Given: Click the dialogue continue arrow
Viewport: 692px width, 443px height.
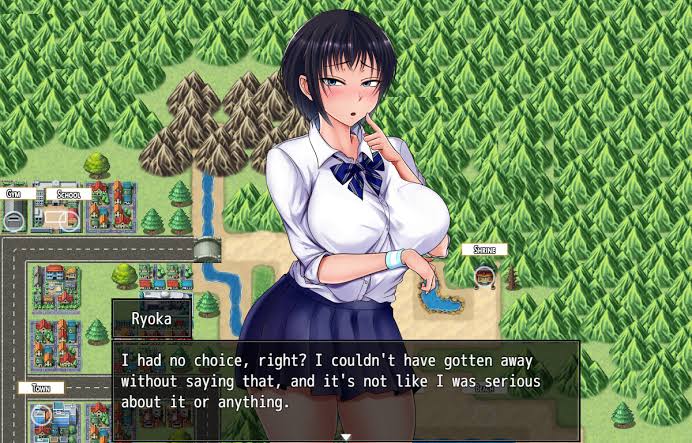Looking at the screenshot, I should [x=345, y=436].
